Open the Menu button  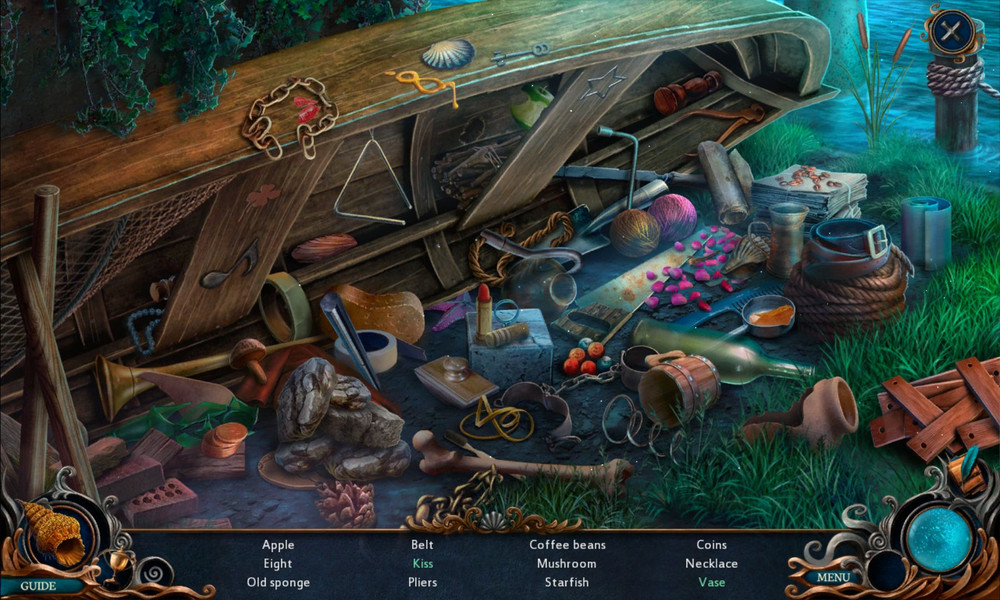[x=833, y=577]
